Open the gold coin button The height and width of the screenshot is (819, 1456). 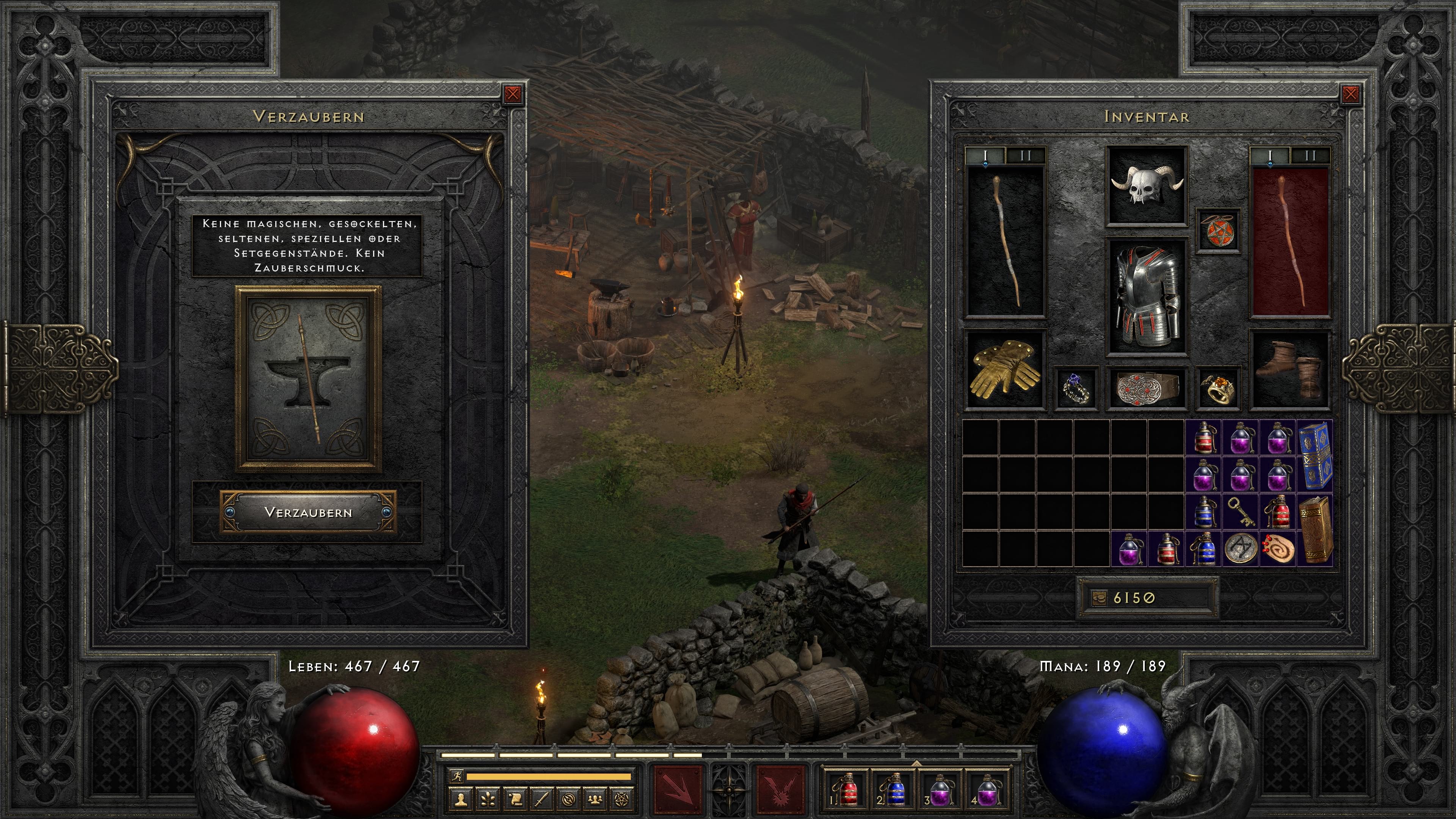(x=1099, y=598)
